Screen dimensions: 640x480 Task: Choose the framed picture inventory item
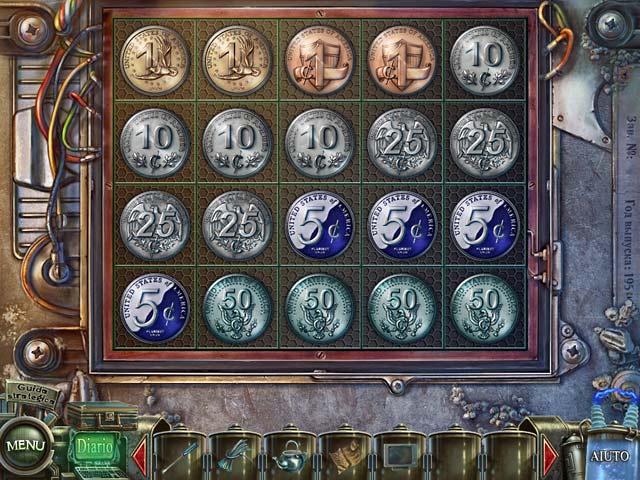pos(397,456)
